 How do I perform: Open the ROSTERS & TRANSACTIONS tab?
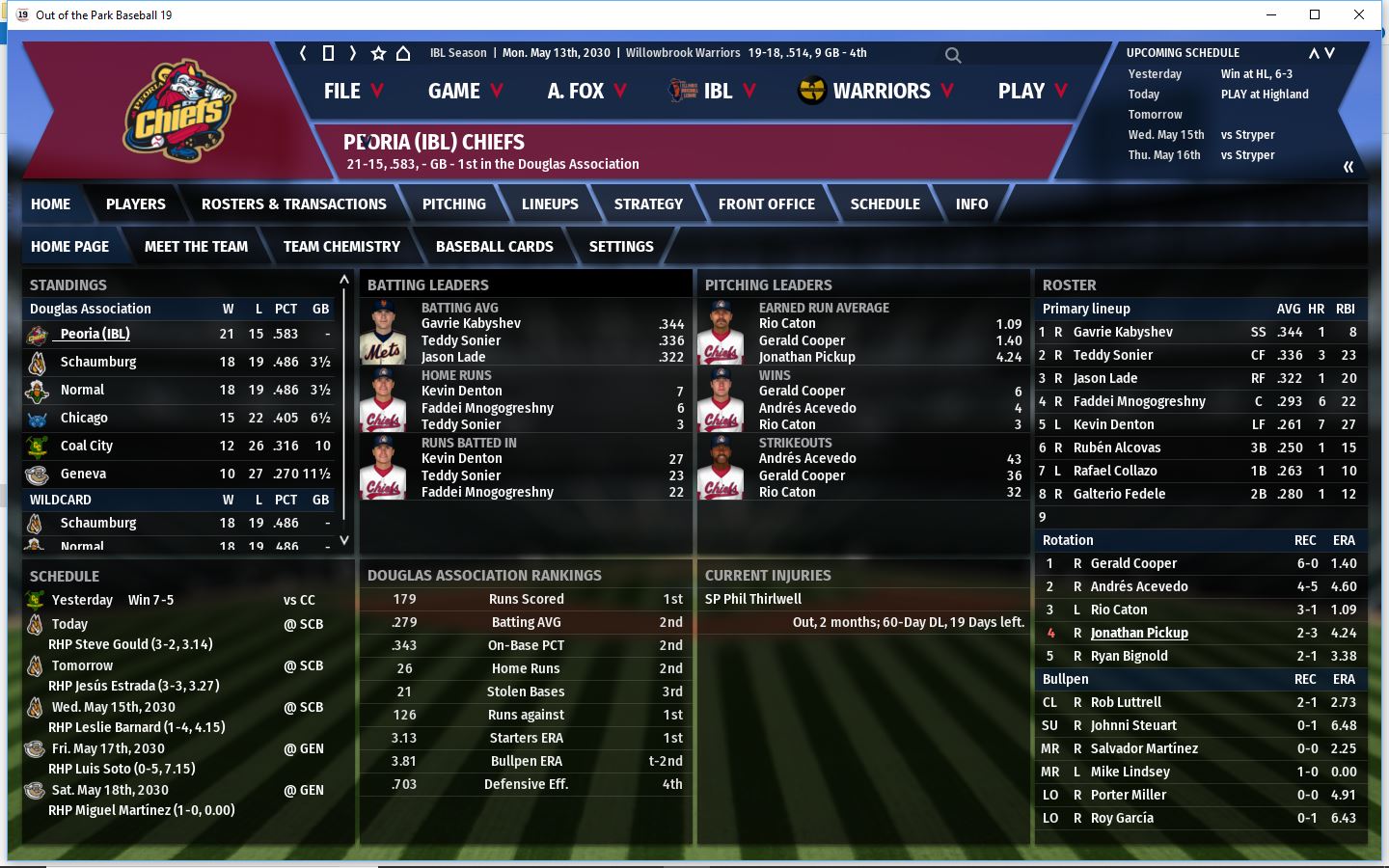293,204
